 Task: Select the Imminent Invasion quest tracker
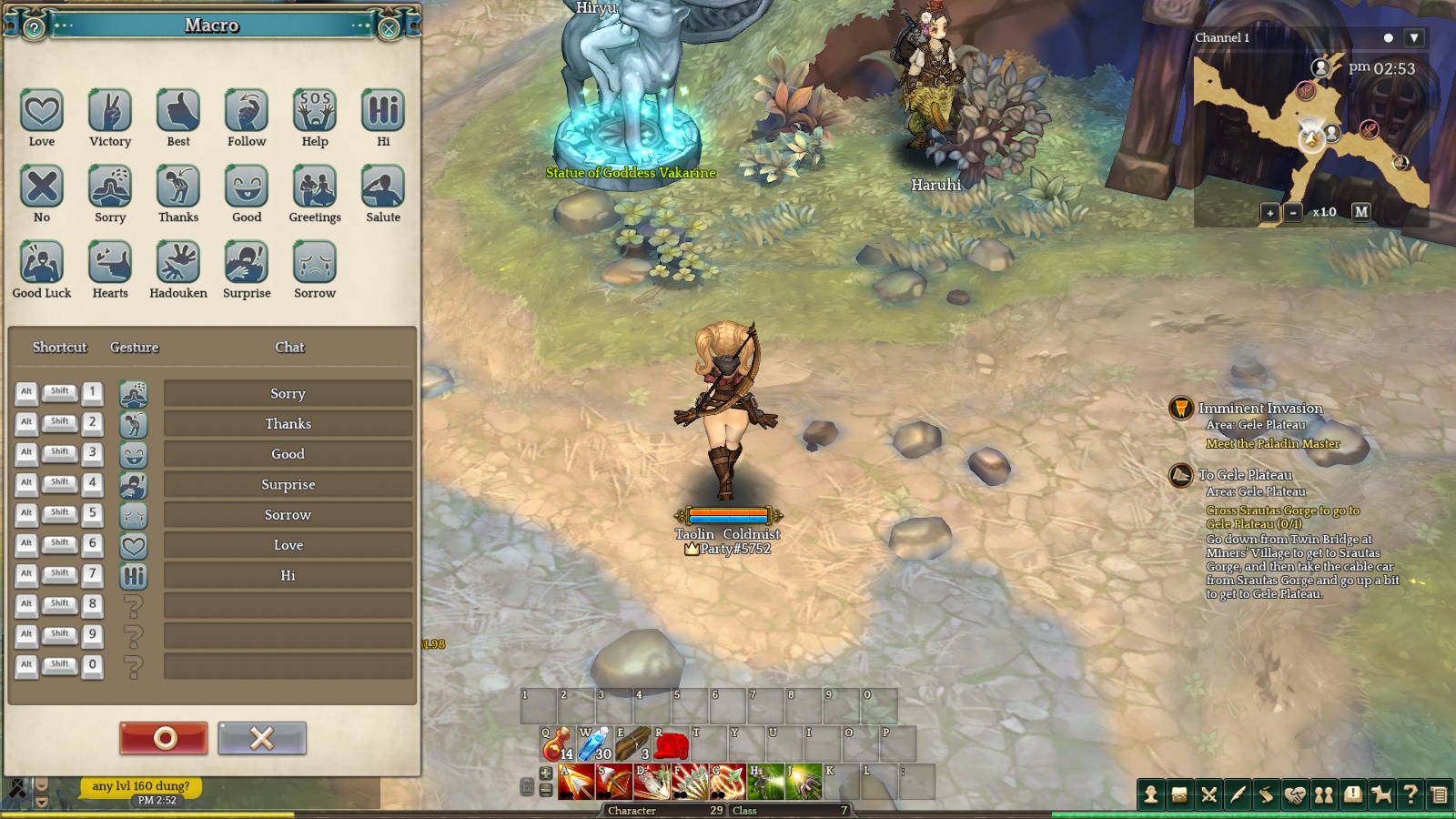[x=1259, y=409]
